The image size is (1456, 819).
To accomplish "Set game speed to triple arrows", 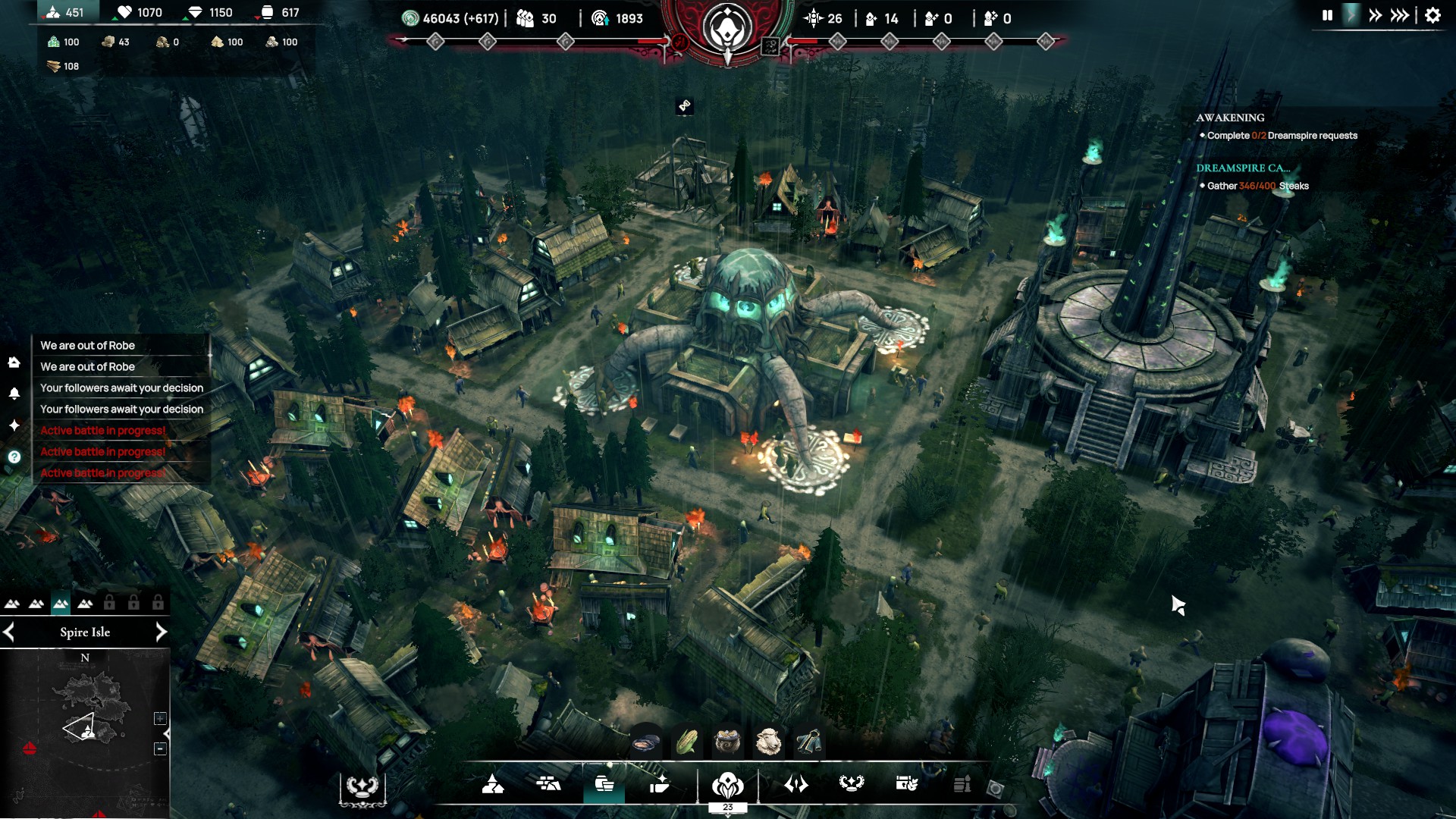I will [1400, 15].
